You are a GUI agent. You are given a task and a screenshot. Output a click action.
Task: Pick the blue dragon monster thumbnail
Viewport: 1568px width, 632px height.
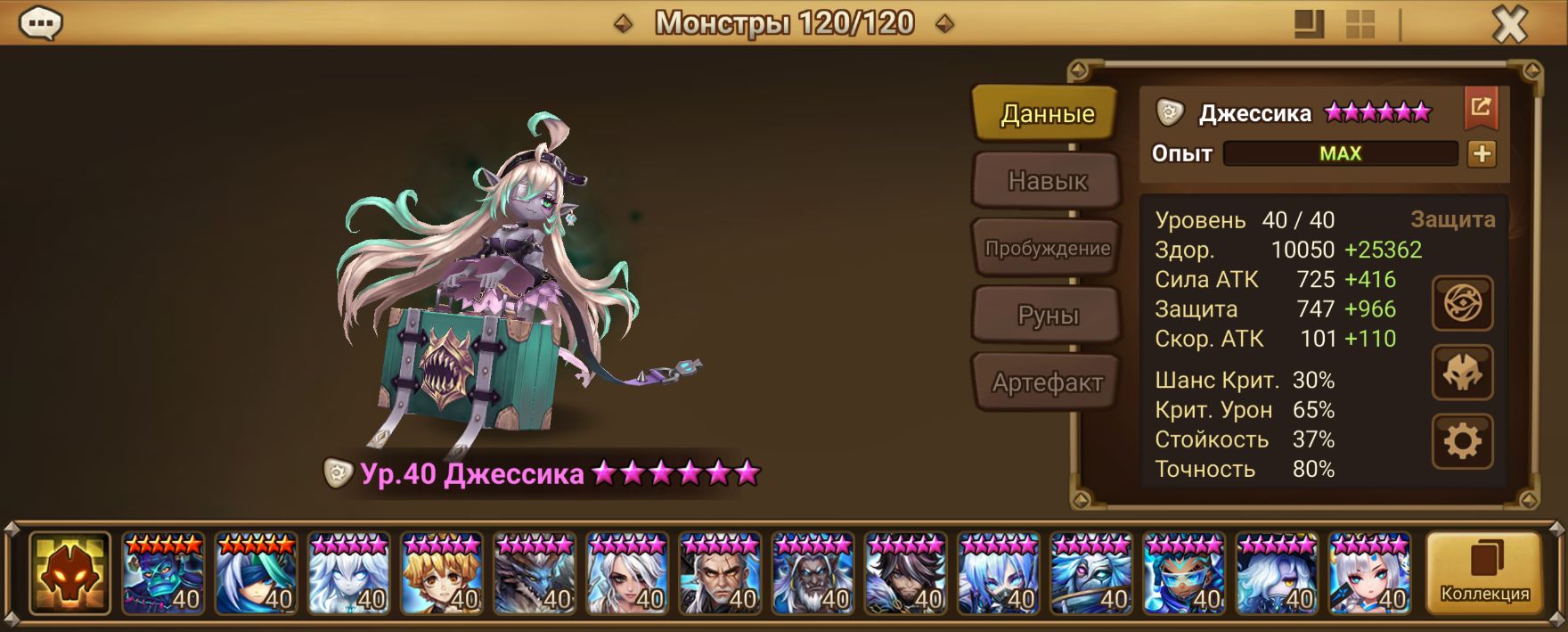pos(535,573)
